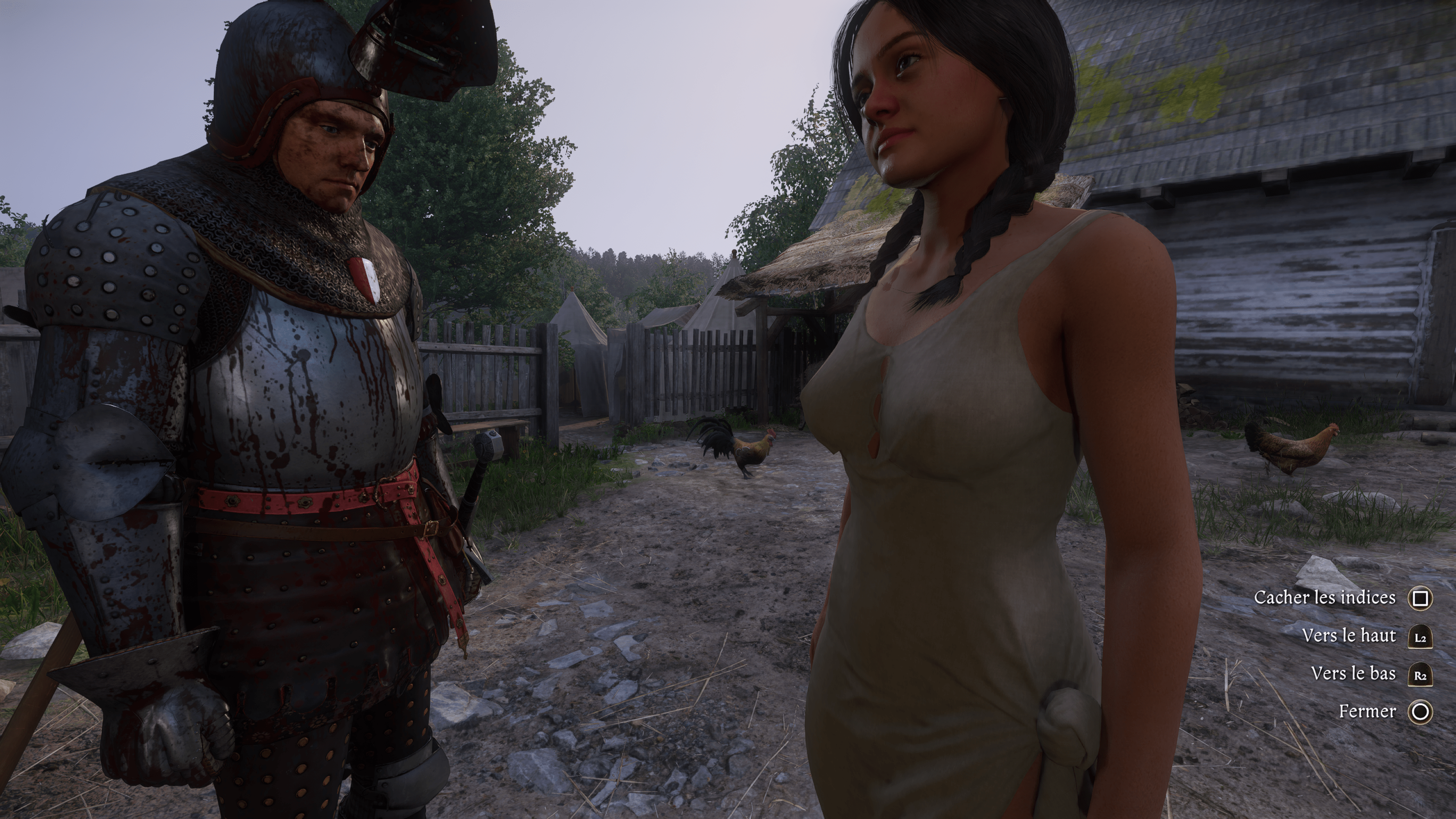Close the view with "Fermer"

[1367, 711]
